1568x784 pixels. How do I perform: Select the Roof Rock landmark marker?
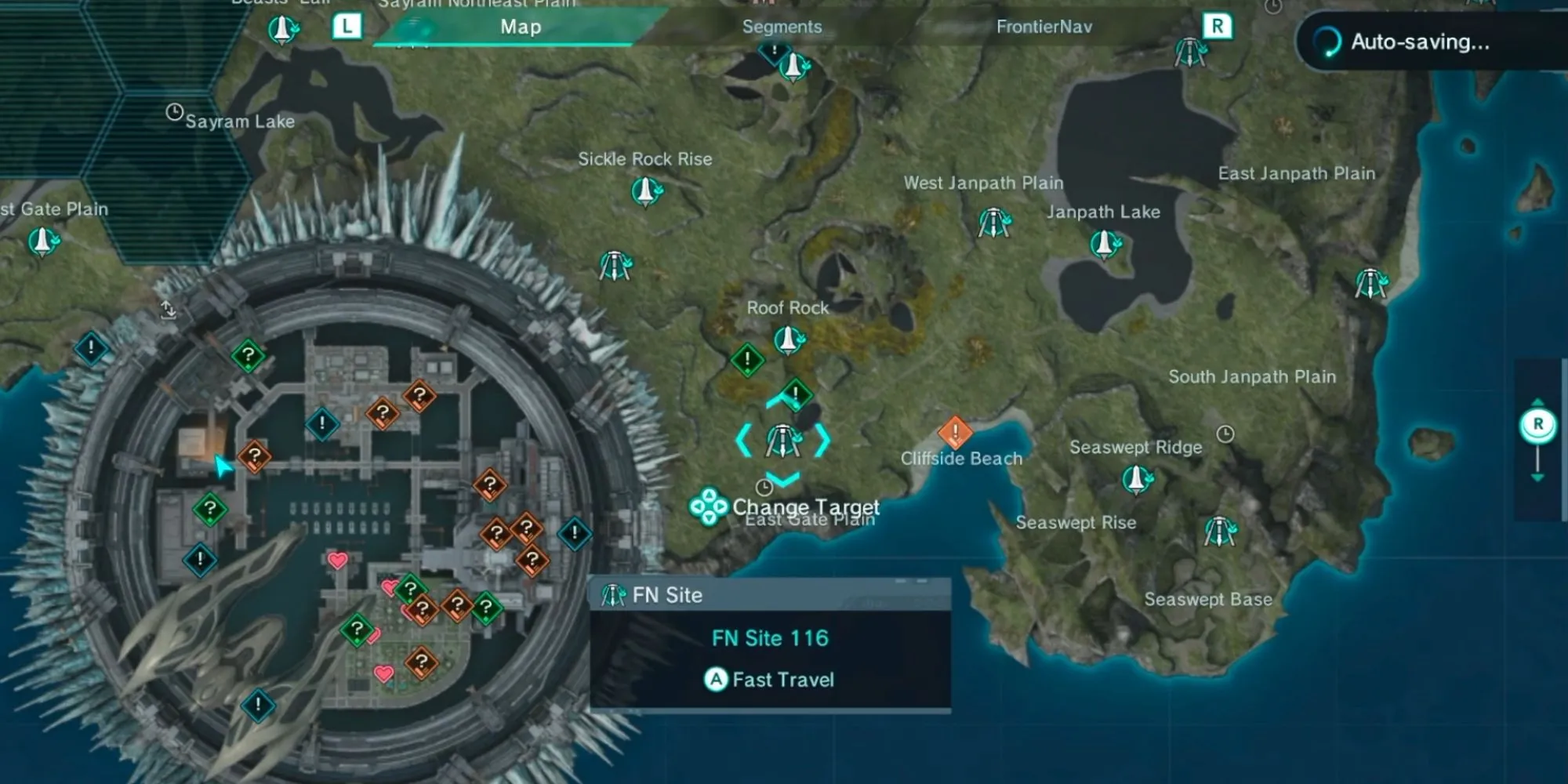[x=789, y=339]
